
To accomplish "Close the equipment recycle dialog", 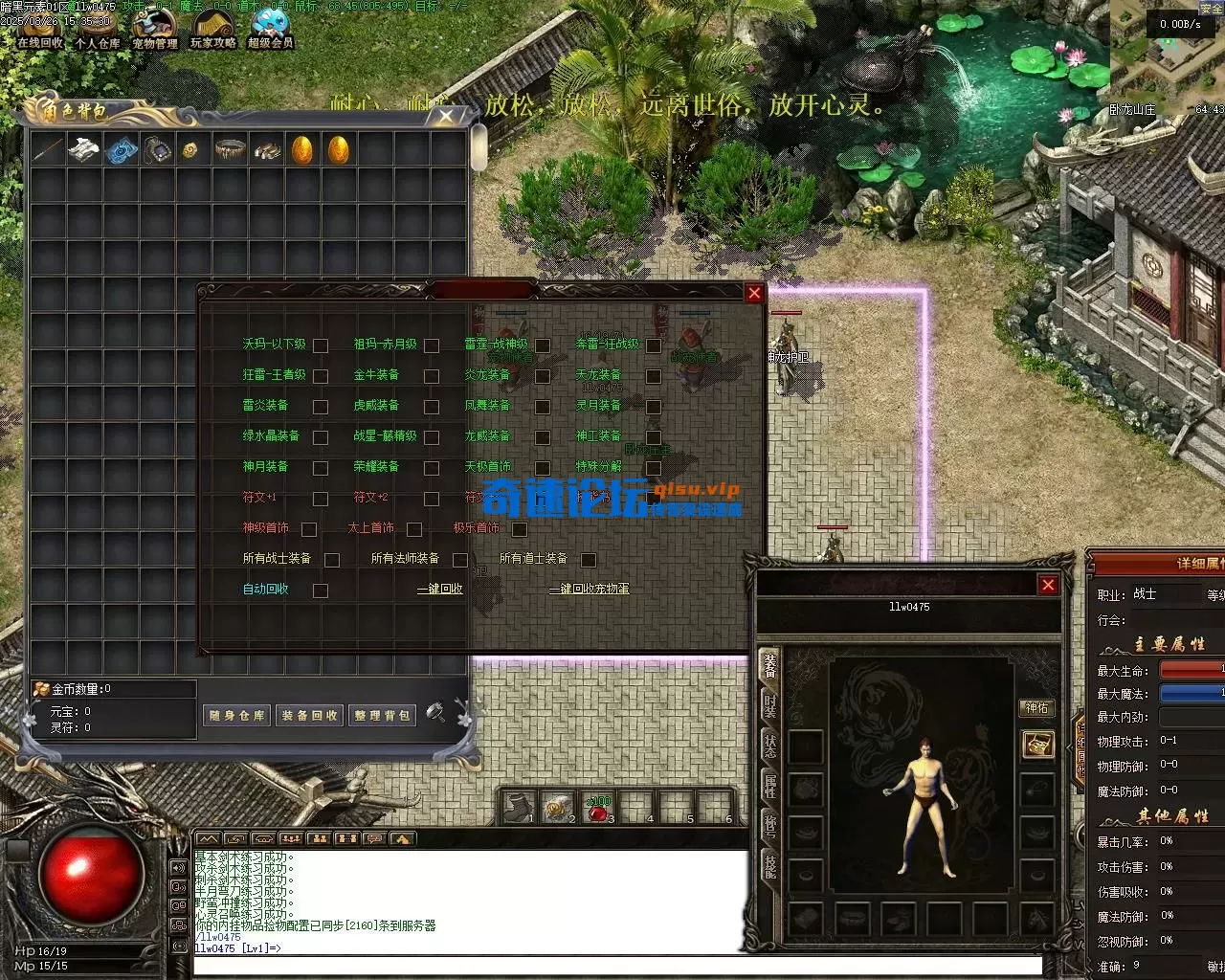I will [754, 293].
